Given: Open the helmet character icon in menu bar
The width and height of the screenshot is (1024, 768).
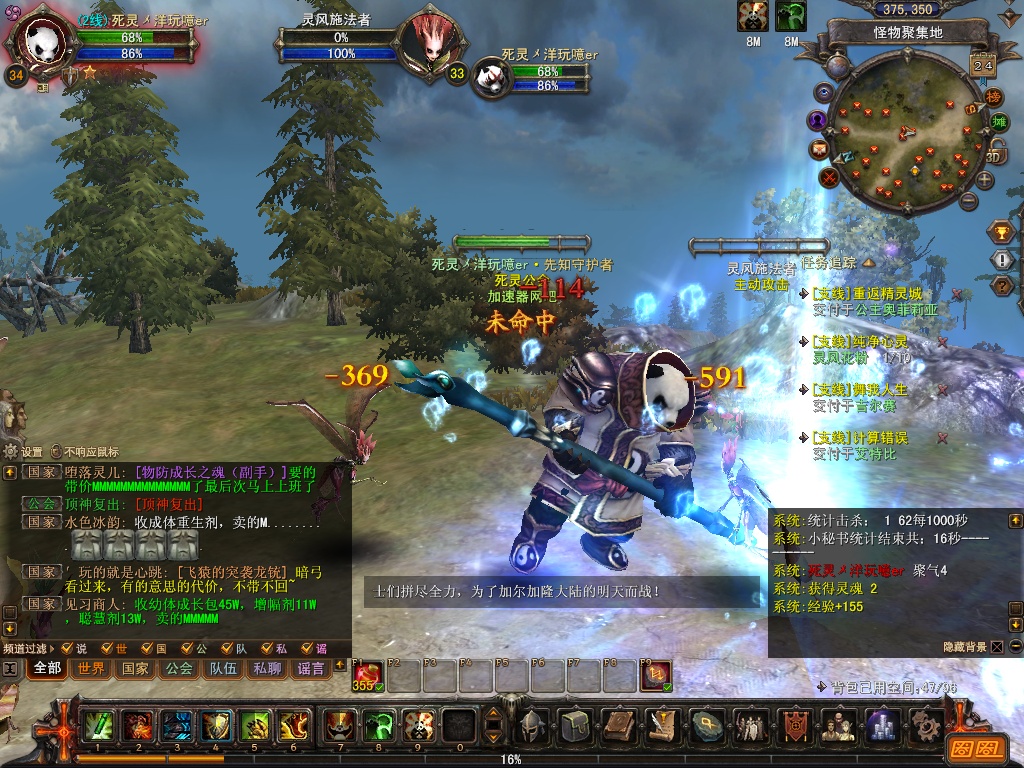Looking at the screenshot, I should click(x=531, y=725).
